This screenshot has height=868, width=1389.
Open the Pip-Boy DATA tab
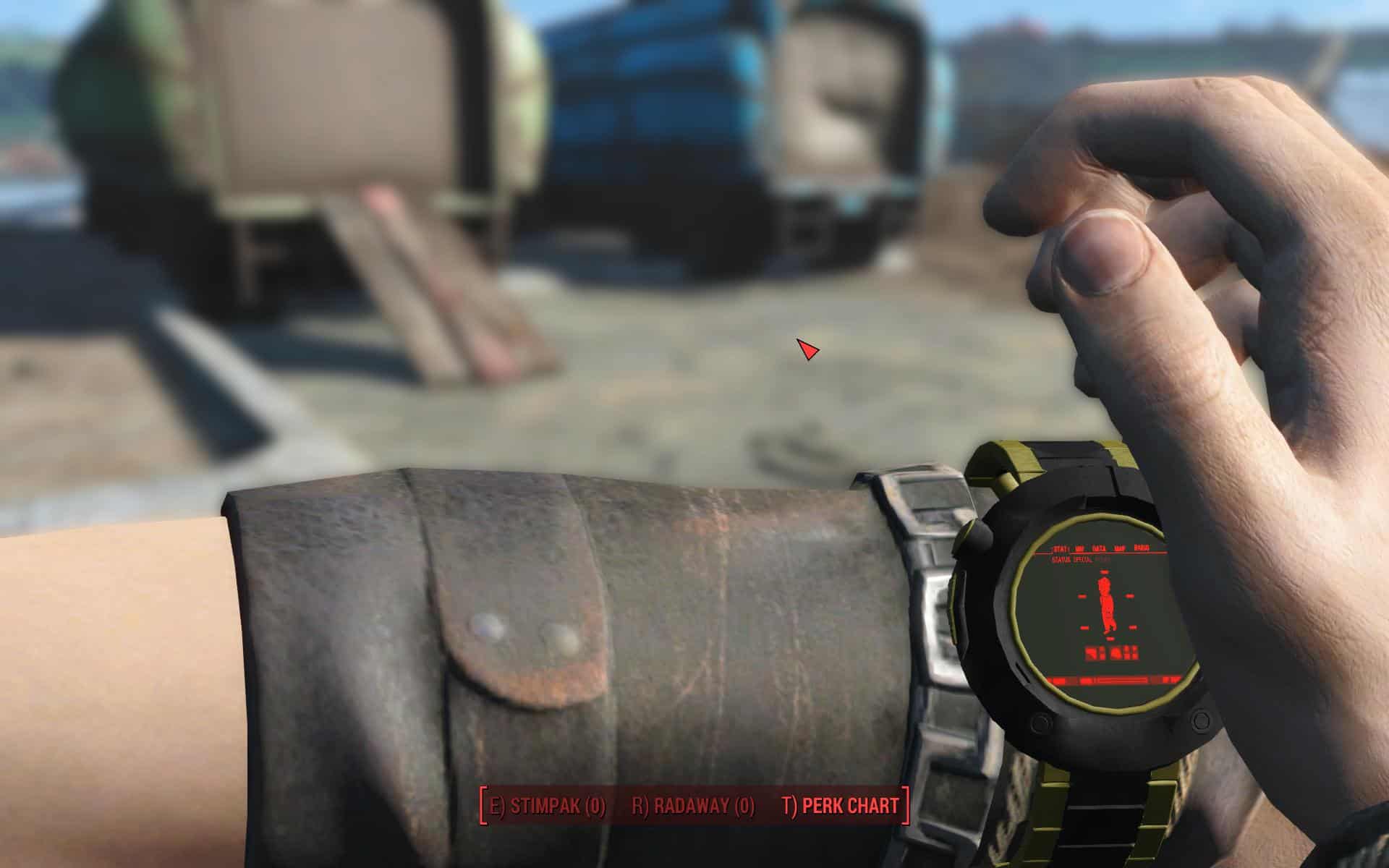click(1100, 548)
